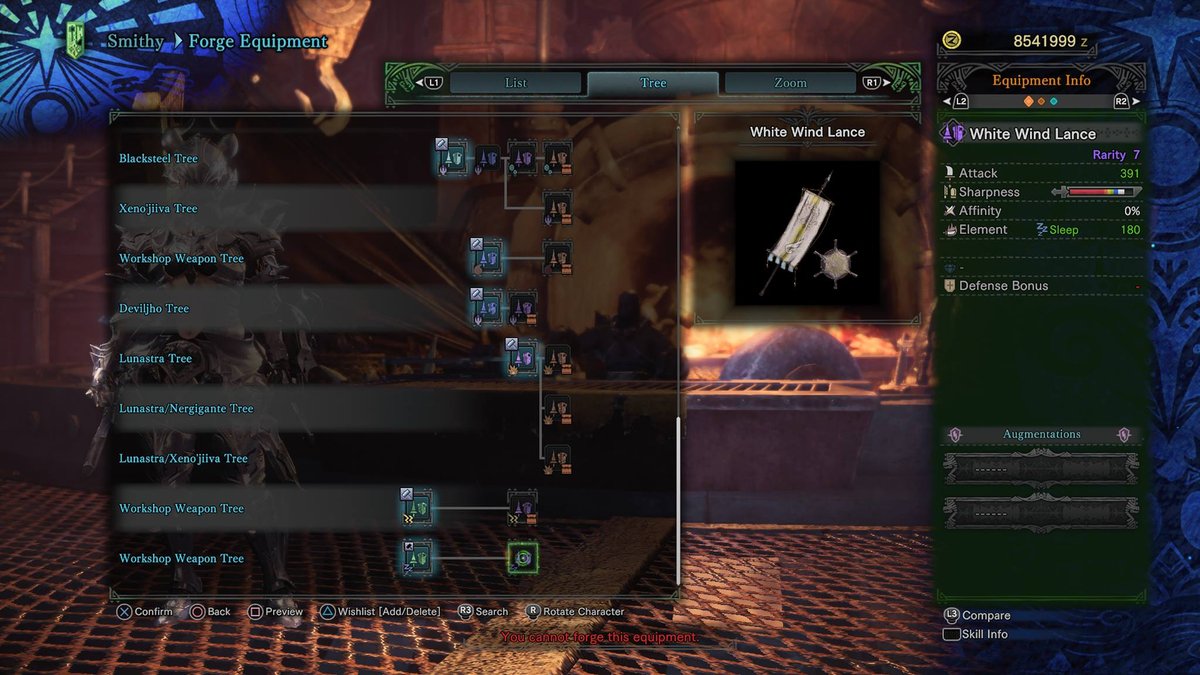
Task: Pick the weapon node in the Lunastra/Xeno'jiiva row
Action: 557,458
